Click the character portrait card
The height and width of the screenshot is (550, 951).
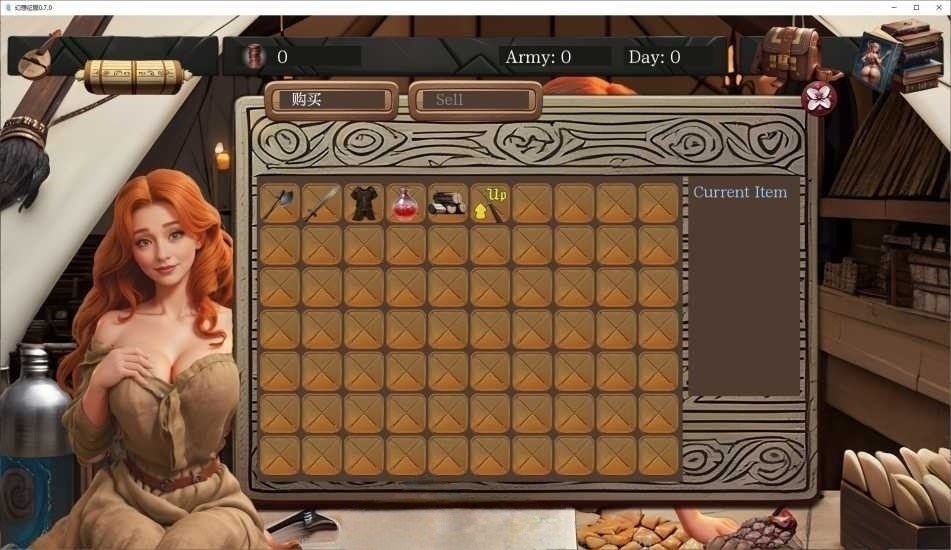(x=877, y=60)
